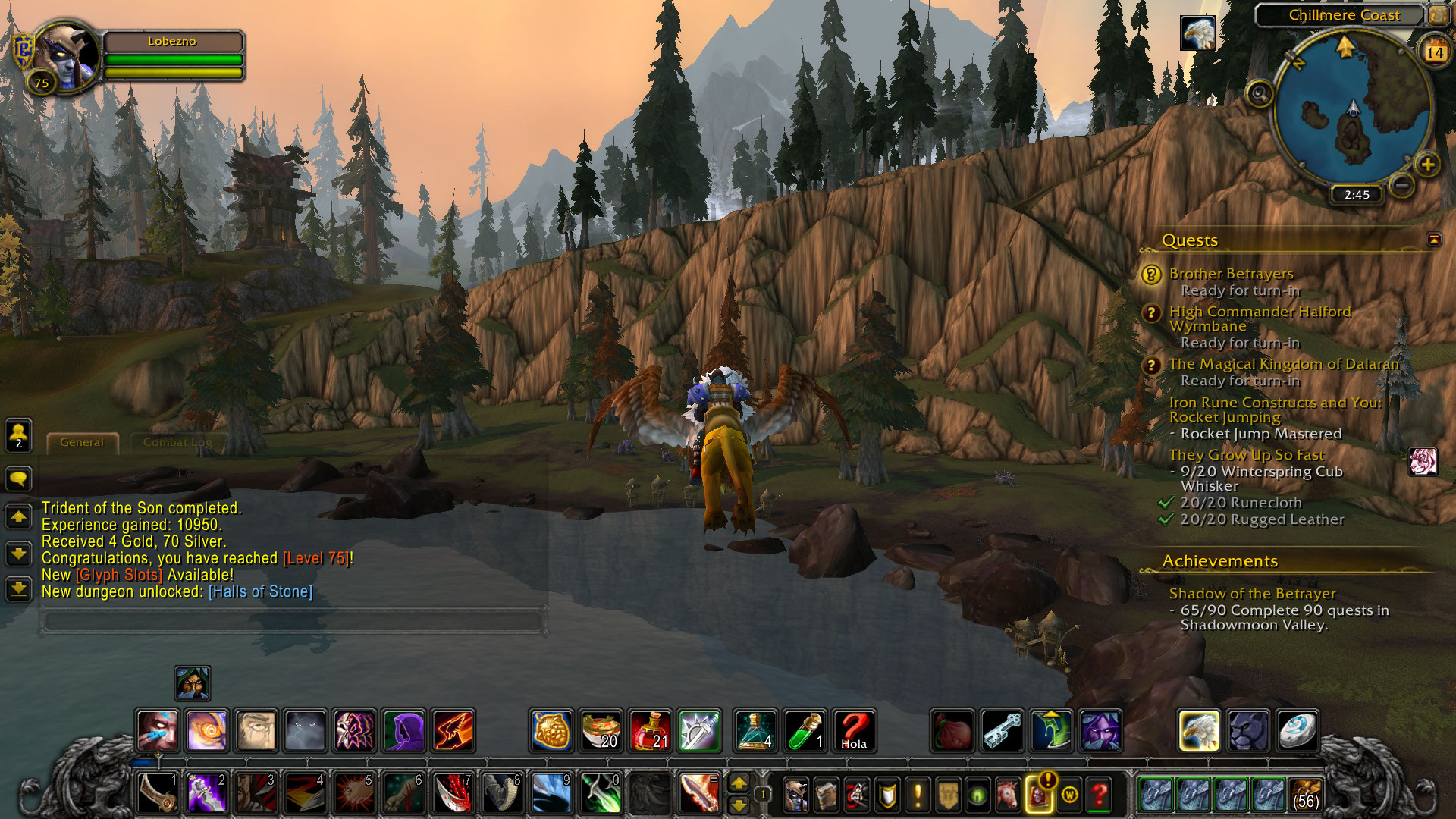The image size is (1456, 819).
Task: Open the Shadow of the Betrayer achievement
Action: click(1252, 594)
